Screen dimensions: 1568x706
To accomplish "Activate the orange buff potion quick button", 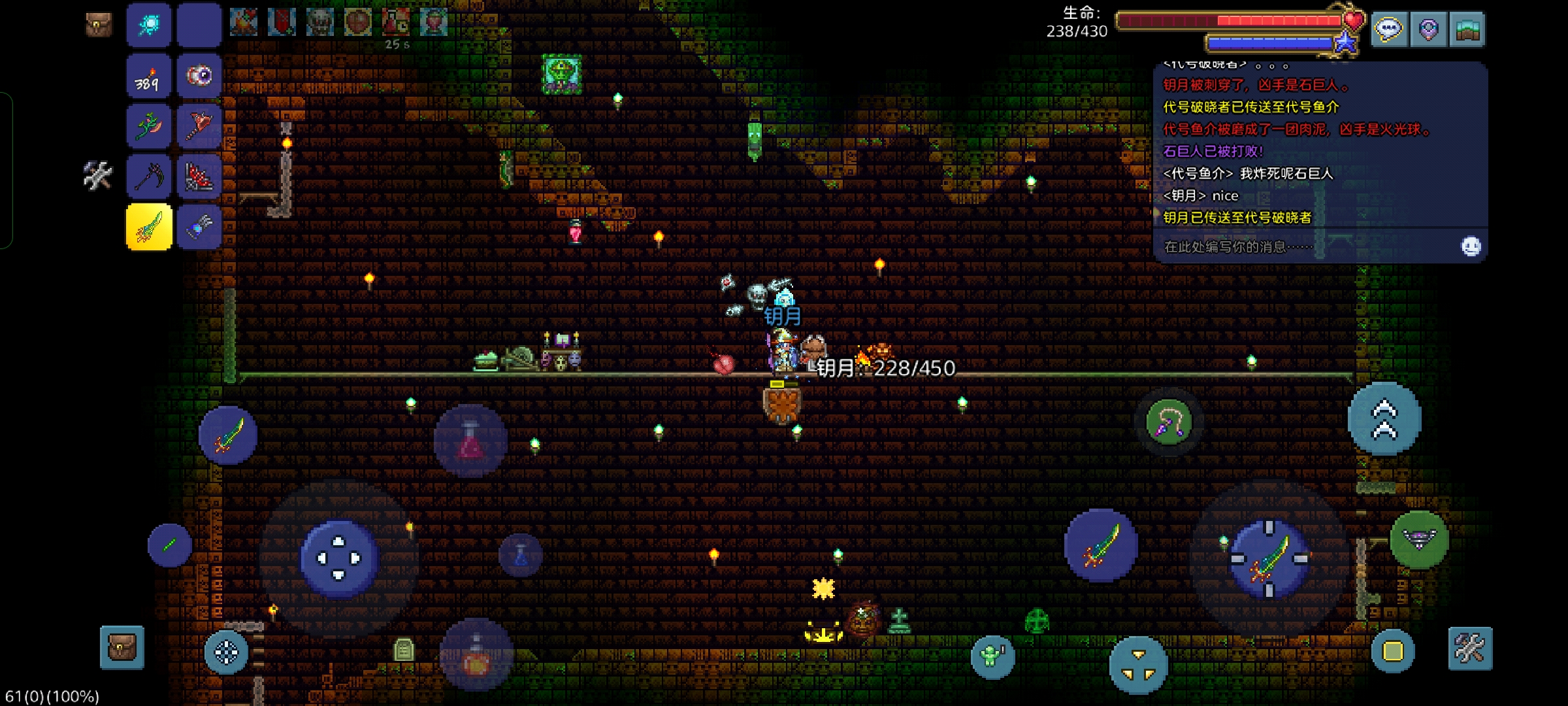I will (476, 655).
